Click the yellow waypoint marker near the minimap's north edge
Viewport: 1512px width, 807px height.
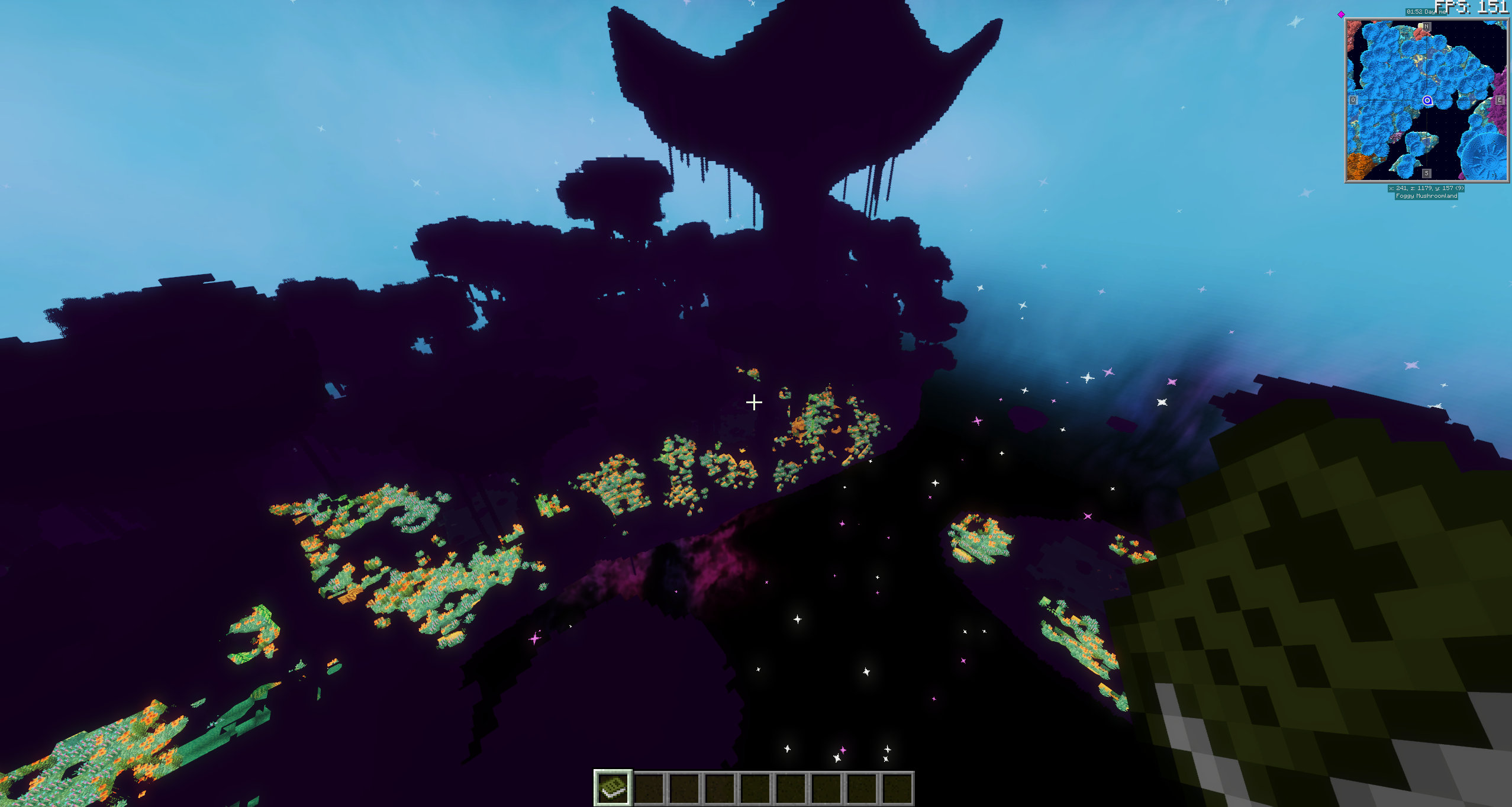pyautogui.click(x=1420, y=25)
